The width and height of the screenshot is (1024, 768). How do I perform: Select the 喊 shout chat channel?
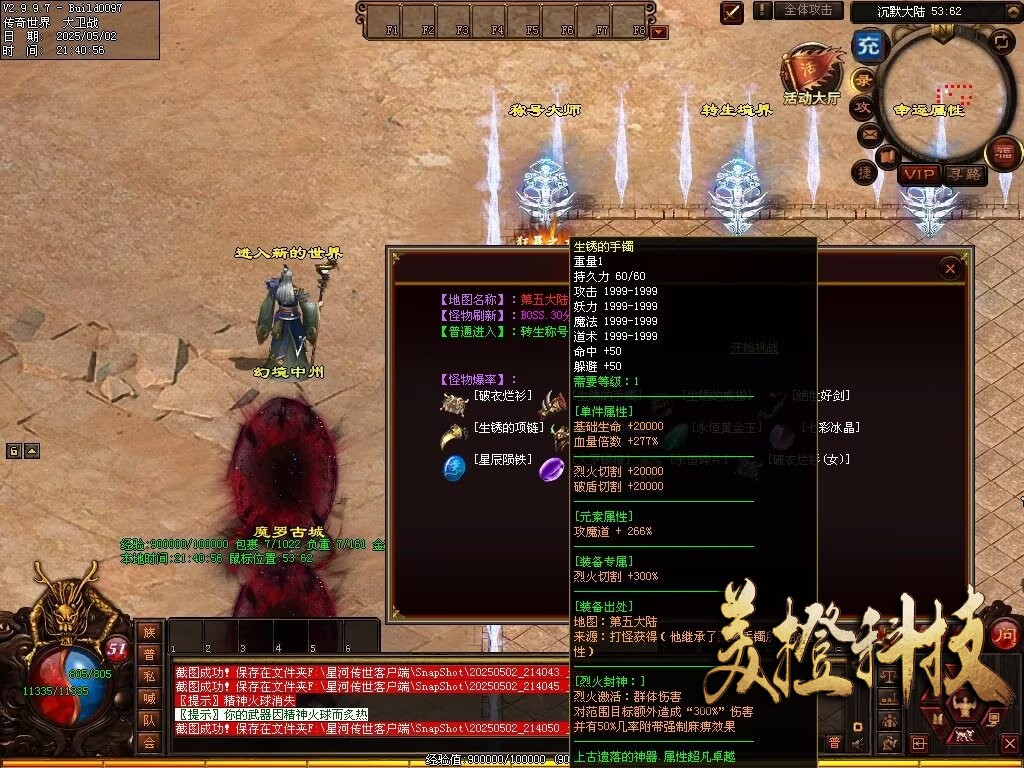pyautogui.click(x=149, y=698)
